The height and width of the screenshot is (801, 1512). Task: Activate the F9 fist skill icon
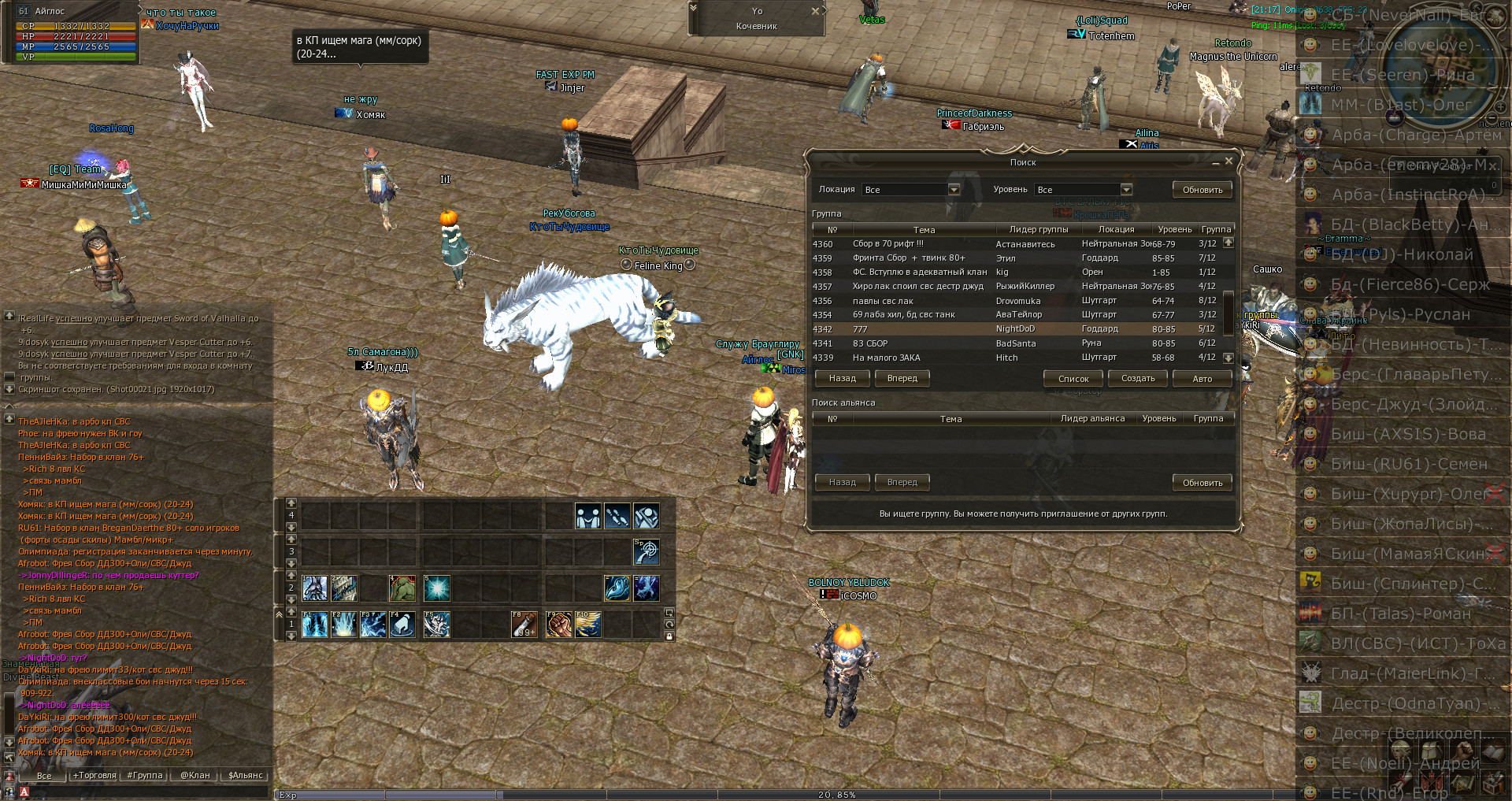click(558, 625)
